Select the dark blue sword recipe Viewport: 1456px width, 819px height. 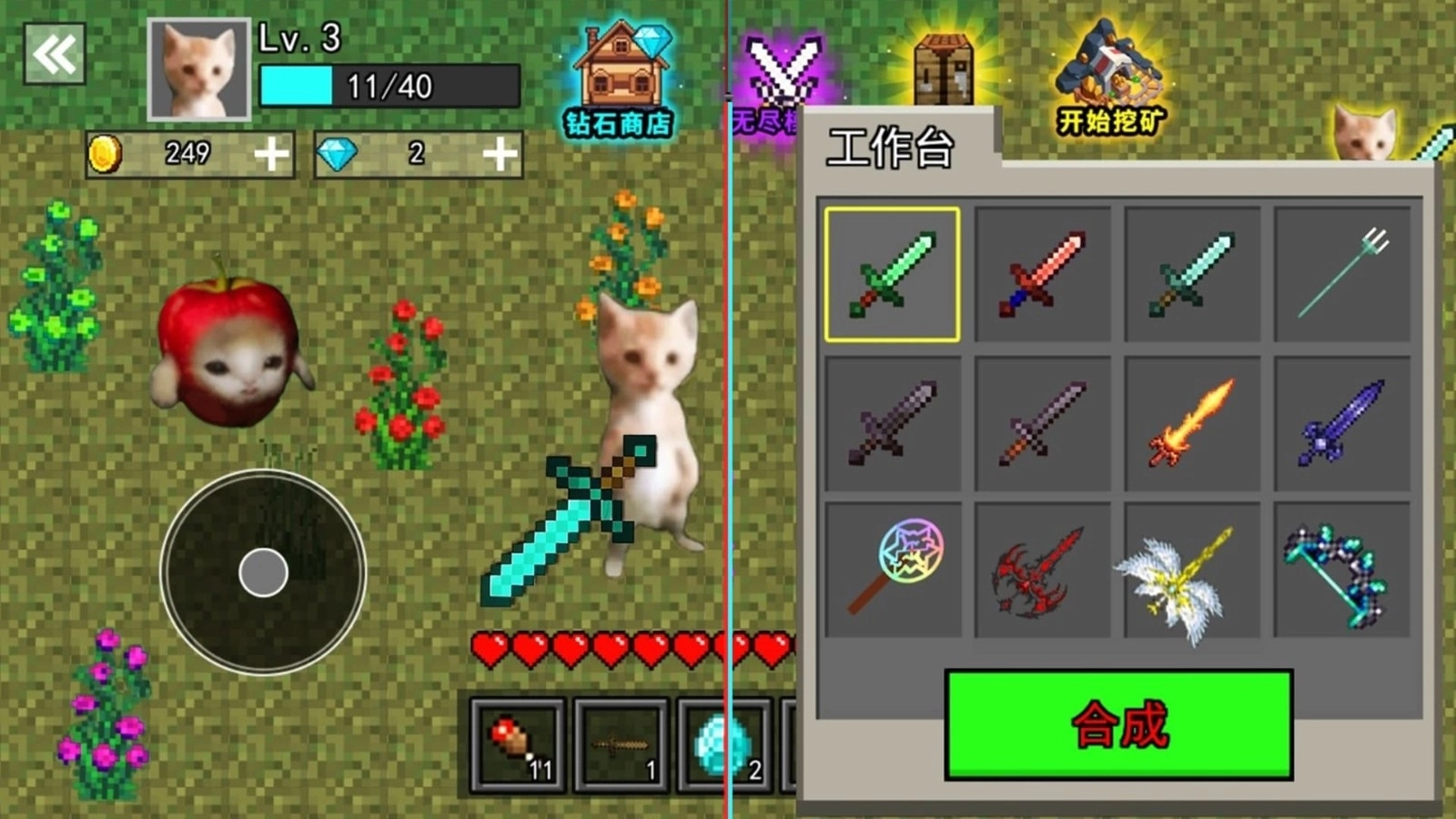point(1342,423)
